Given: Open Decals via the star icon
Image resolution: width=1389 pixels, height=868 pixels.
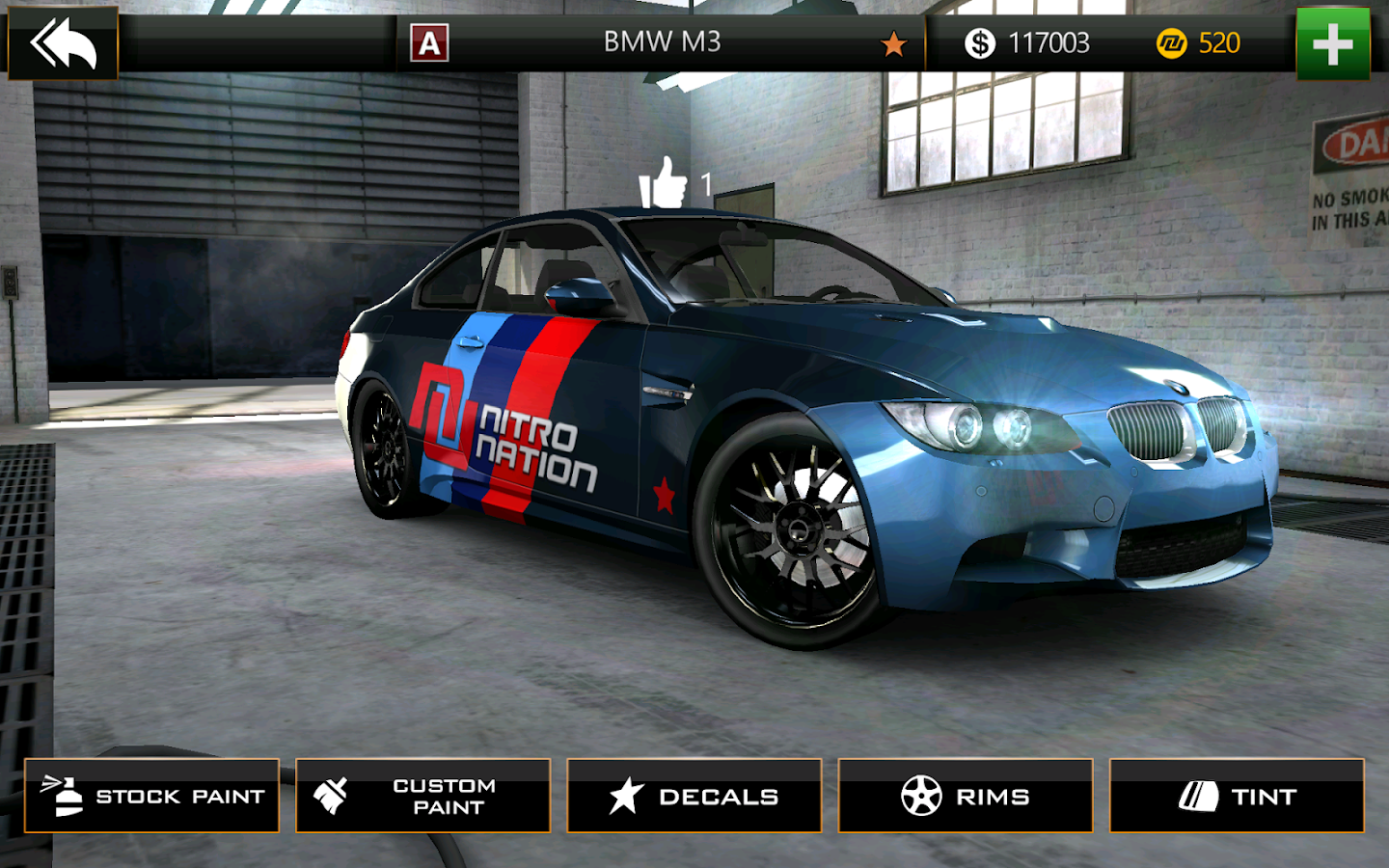Looking at the screenshot, I should coord(627,796).
